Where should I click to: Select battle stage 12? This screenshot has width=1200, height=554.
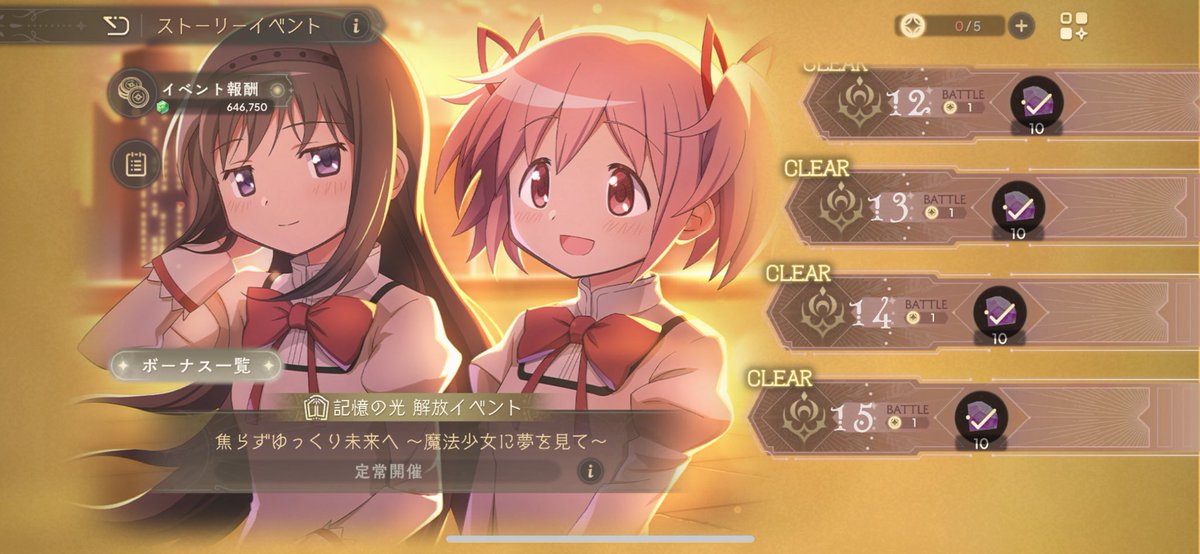tap(920, 102)
